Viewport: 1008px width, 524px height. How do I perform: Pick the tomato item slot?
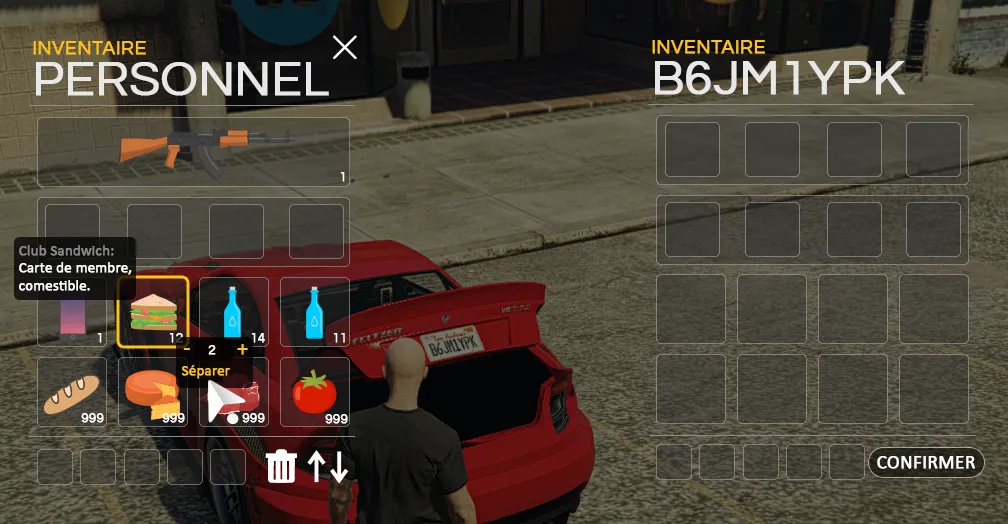tap(315, 393)
